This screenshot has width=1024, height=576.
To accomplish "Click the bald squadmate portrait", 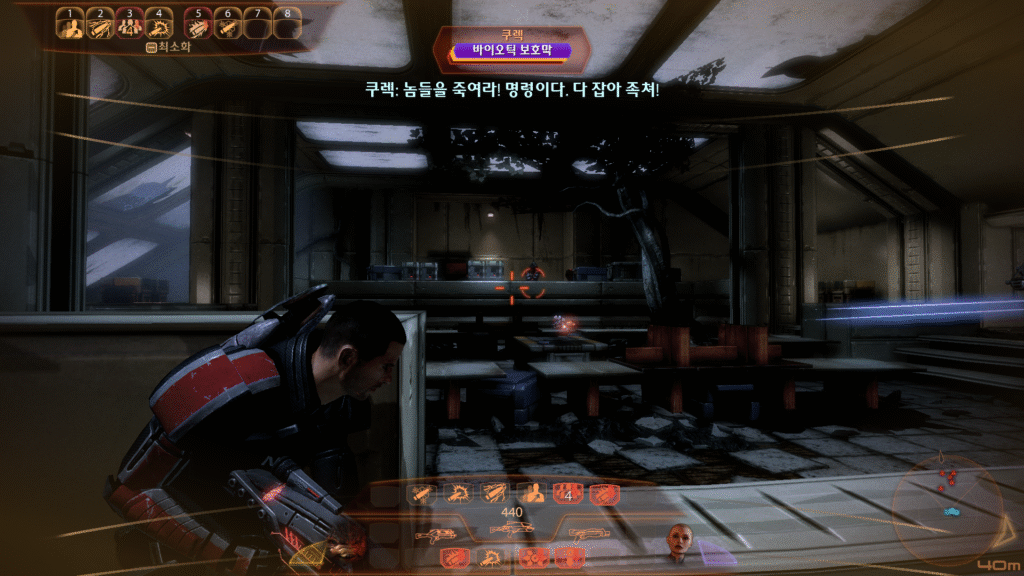I will coord(681,540).
